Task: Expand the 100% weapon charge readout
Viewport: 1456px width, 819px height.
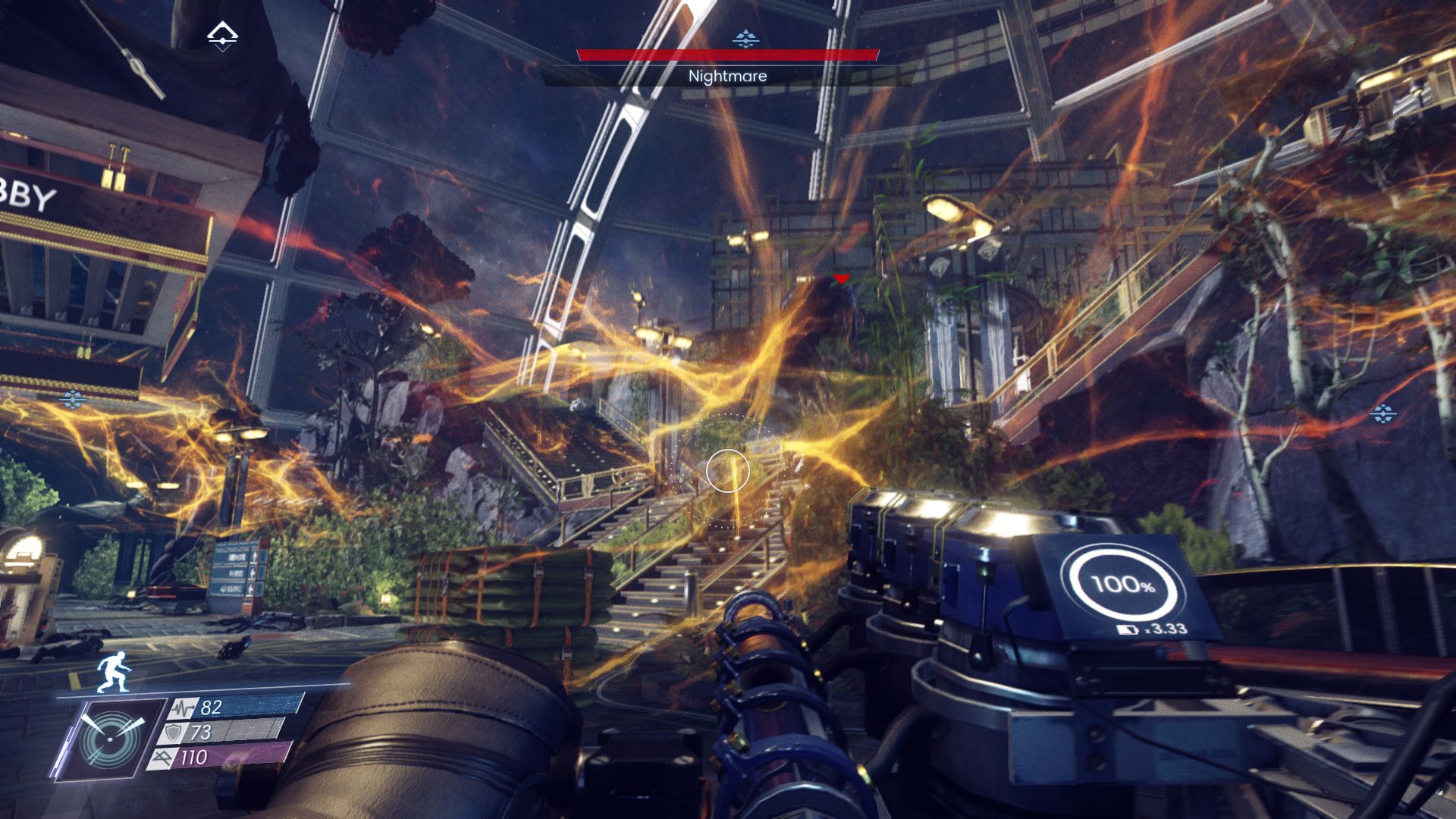Action: click(x=1122, y=584)
